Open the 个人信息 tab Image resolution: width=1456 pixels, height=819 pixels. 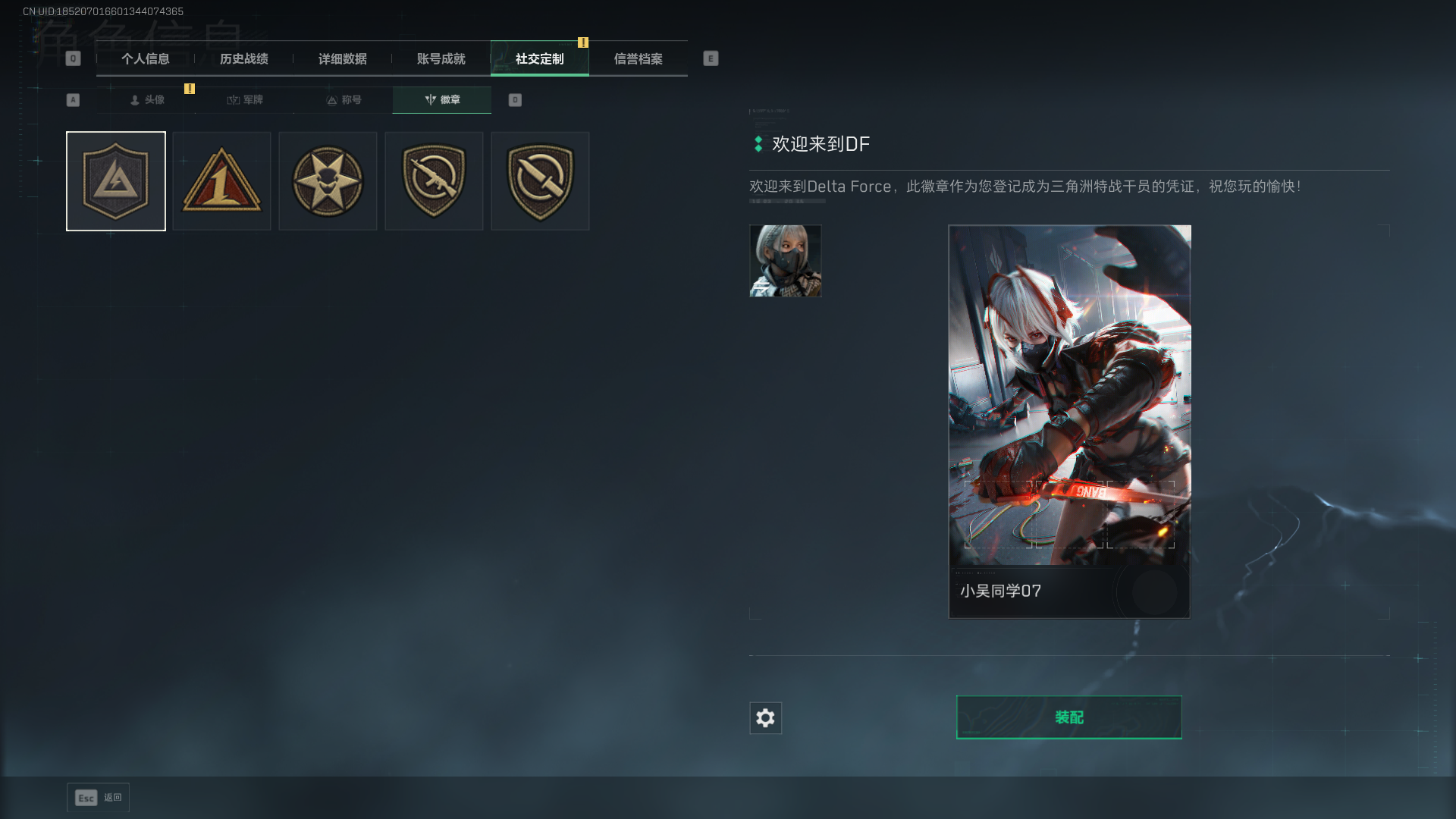coord(146,59)
